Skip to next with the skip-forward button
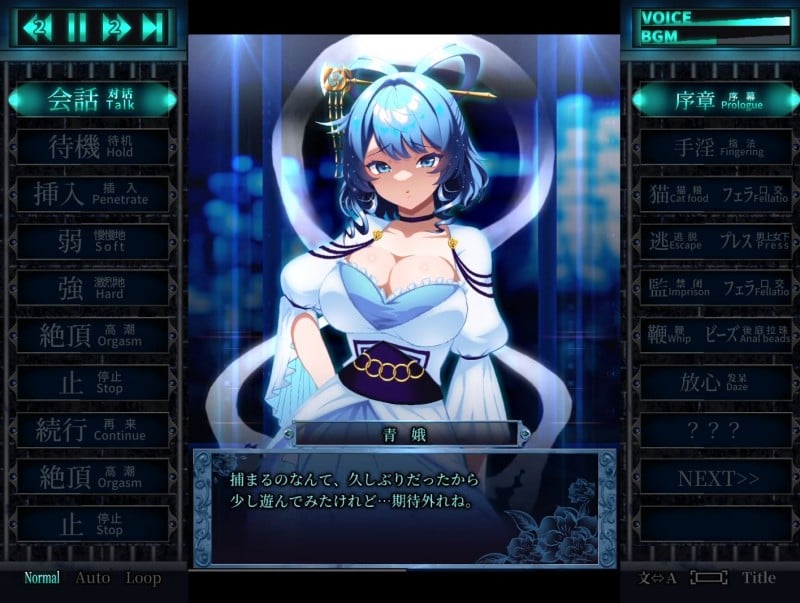This screenshot has height=603, width=800. [151, 27]
